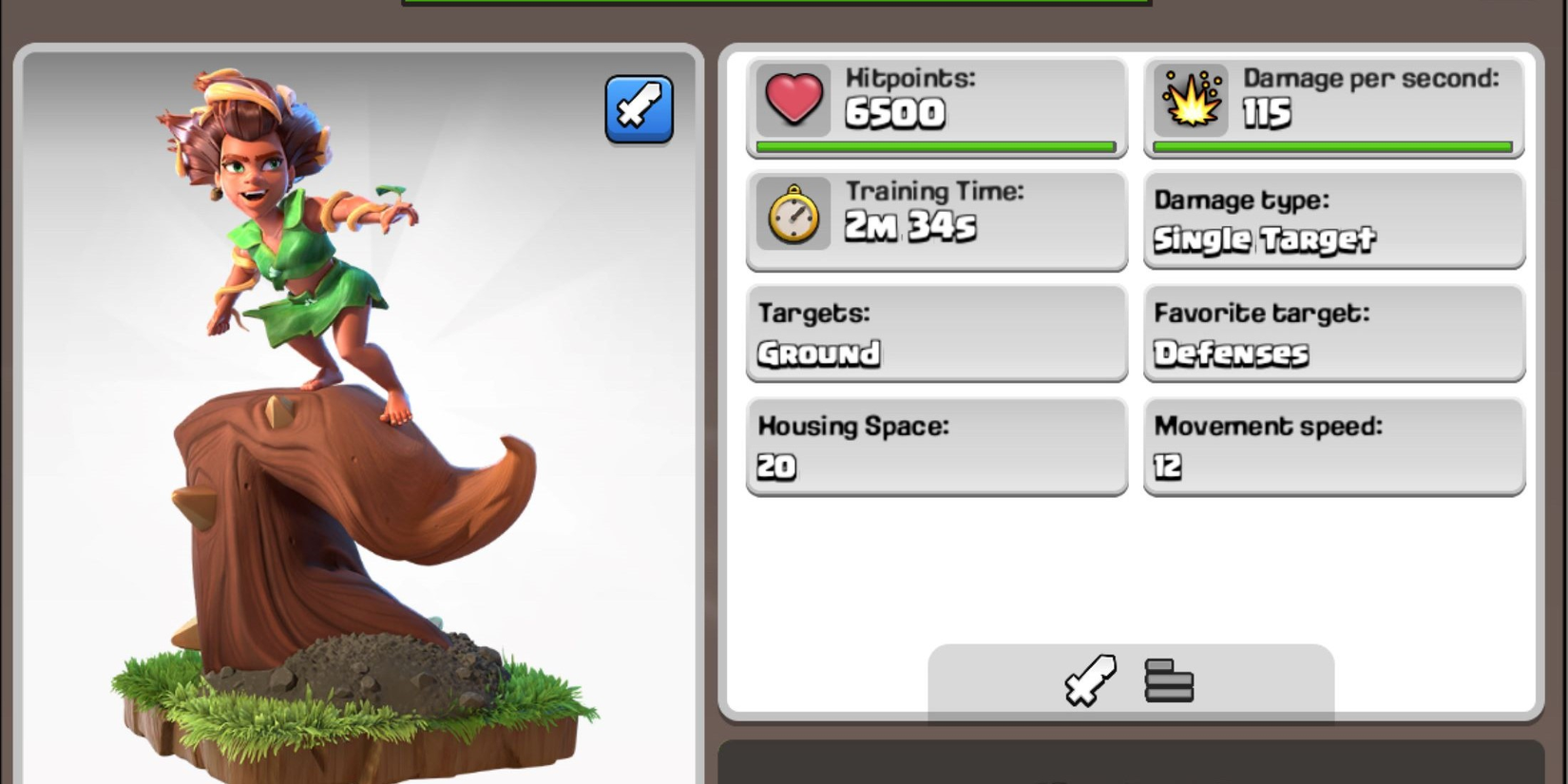This screenshot has height=784, width=1568.
Task: Click the stopwatch Training Time icon
Action: pyautogui.click(x=792, y=217)
